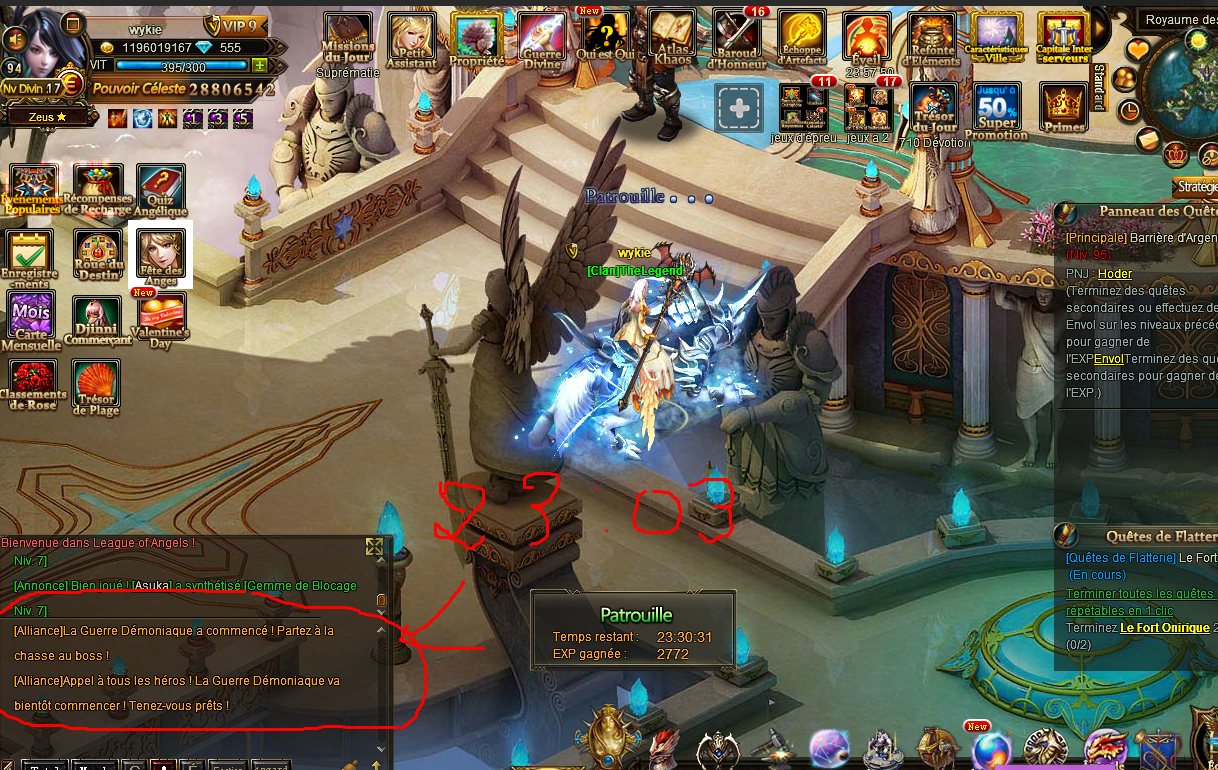Open Refonte d'Éléments icon
The width and height of the screenshot is (1218, 770).
tap(931, 39)
